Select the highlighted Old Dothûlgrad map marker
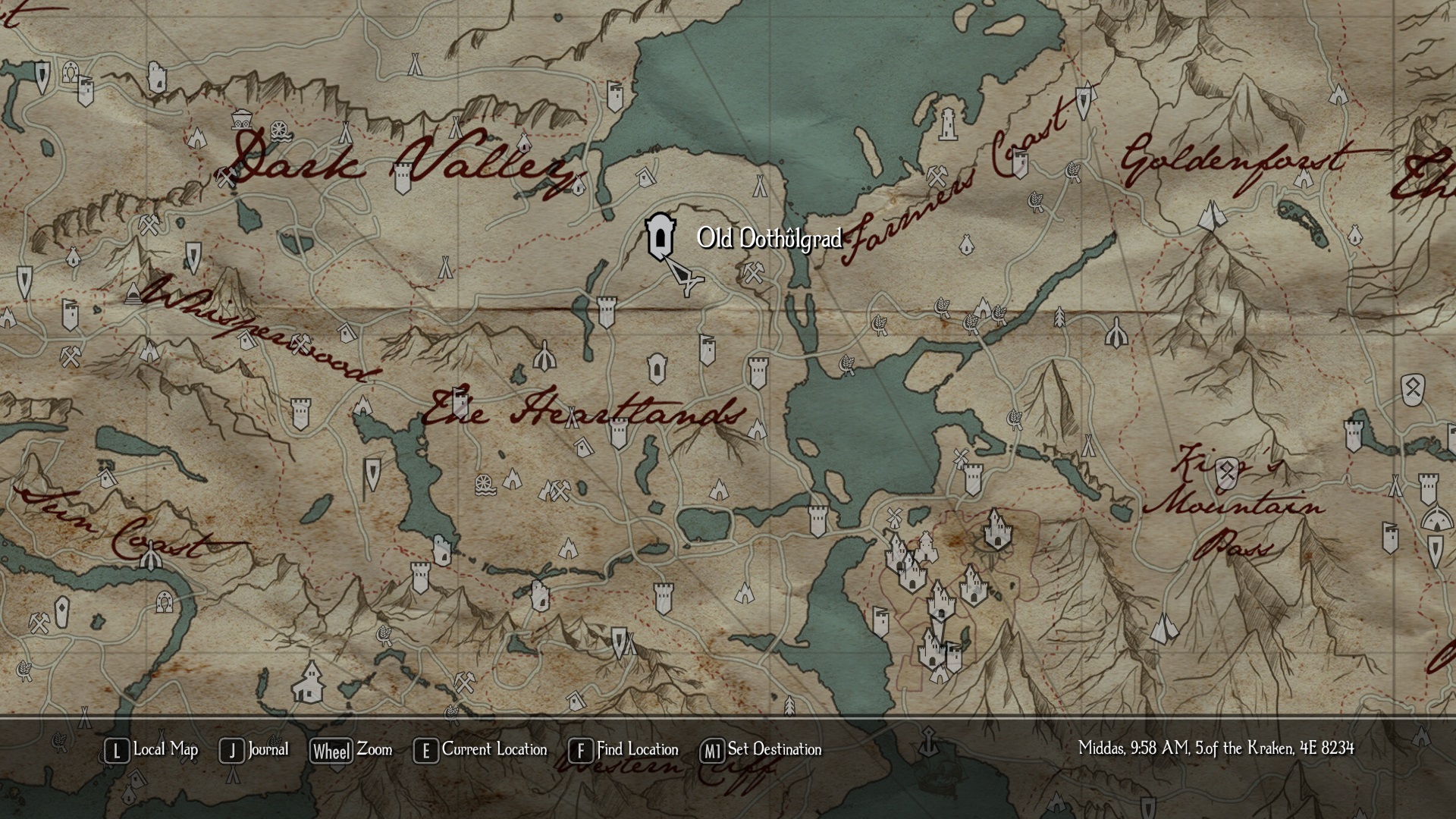 pyautogui.click(x=660, y=237)
